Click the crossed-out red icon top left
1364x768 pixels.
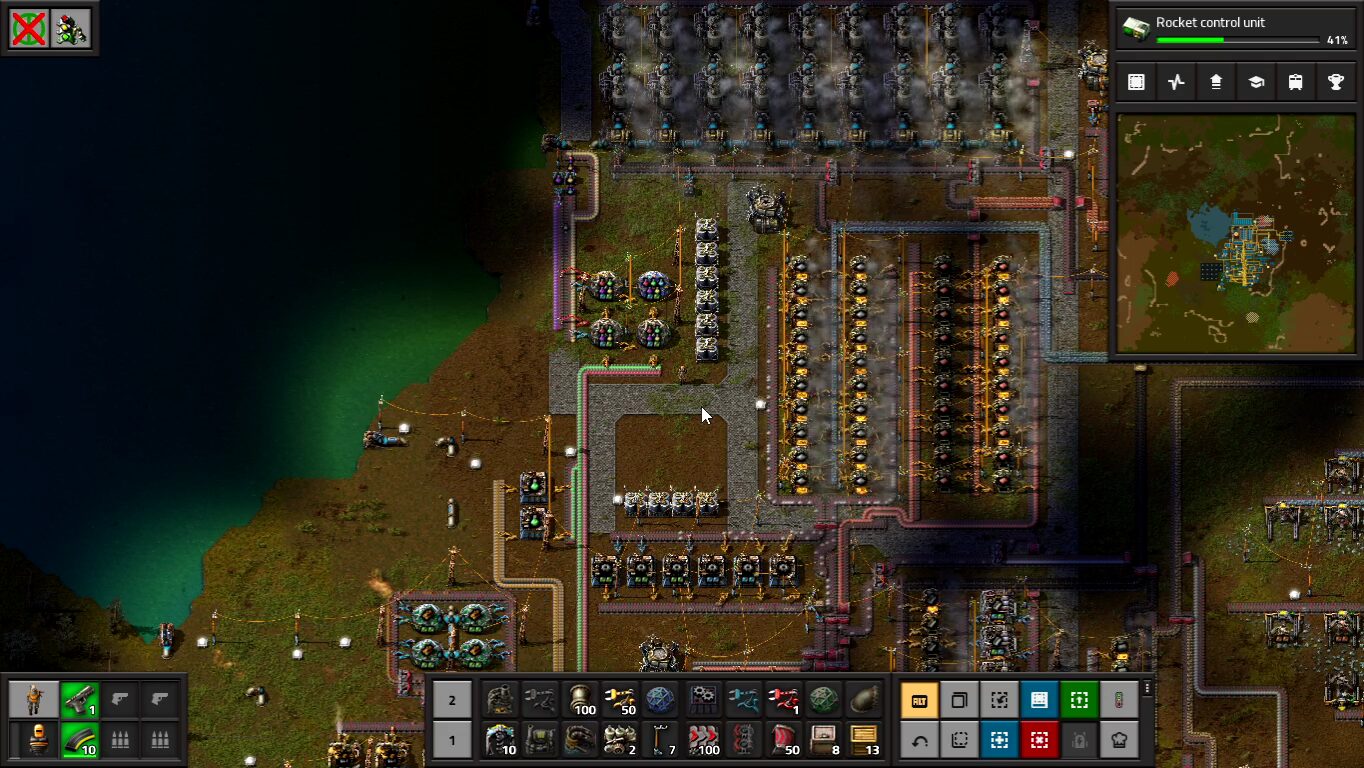click(x=29, y=29)
